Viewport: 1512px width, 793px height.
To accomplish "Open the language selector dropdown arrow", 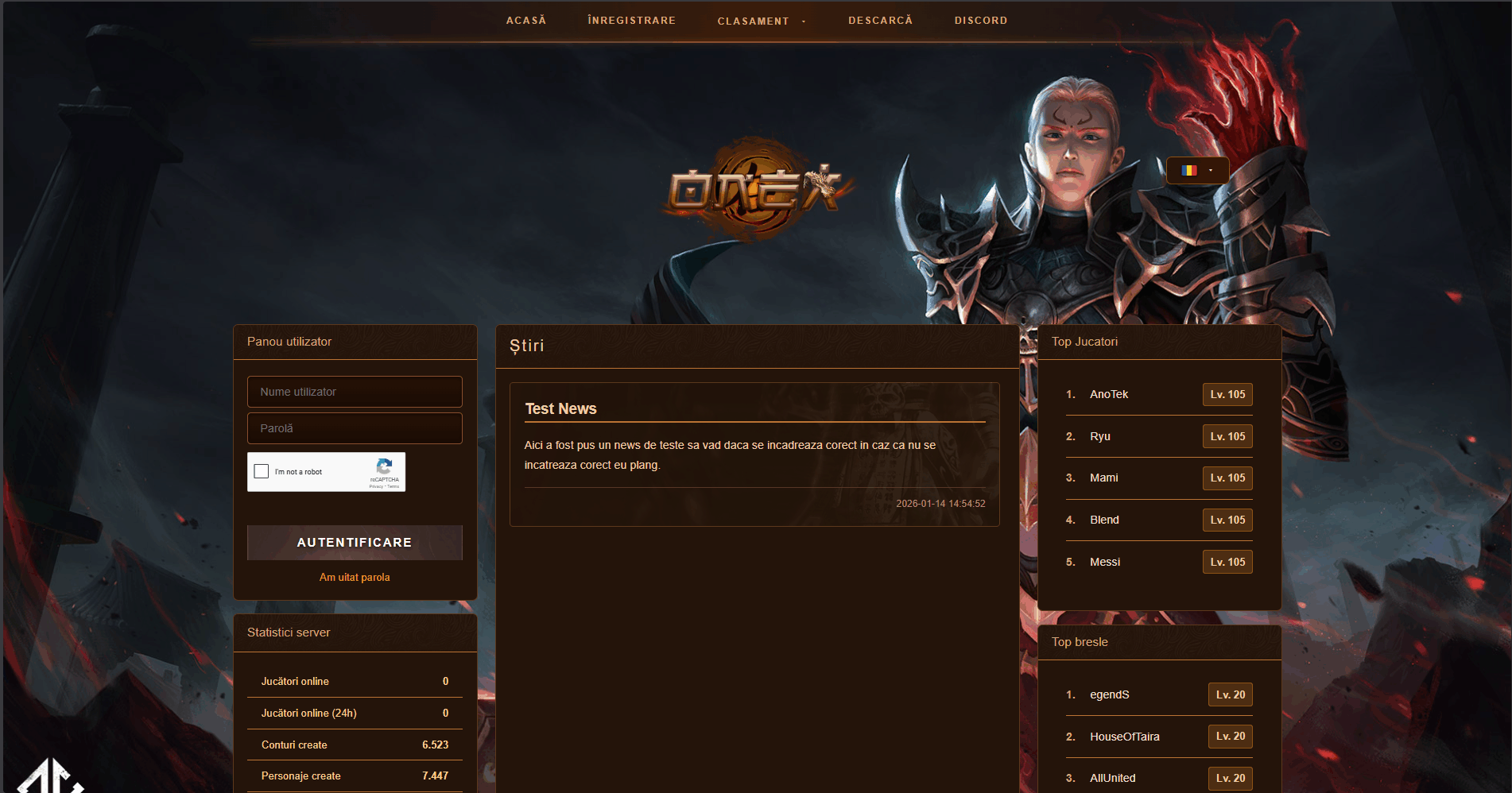I will click(1211, 170).
